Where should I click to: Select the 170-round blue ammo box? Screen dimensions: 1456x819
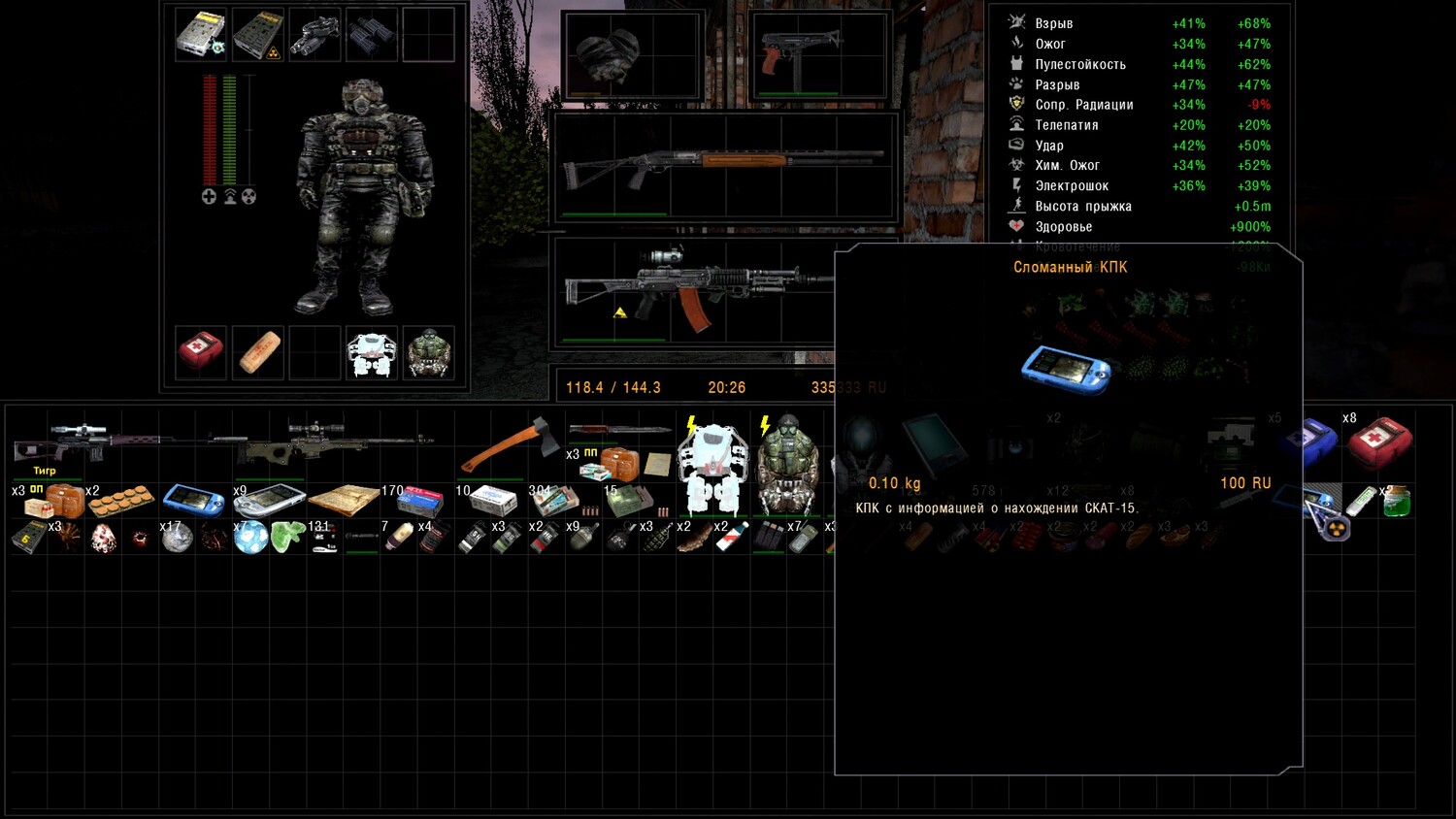419,501
